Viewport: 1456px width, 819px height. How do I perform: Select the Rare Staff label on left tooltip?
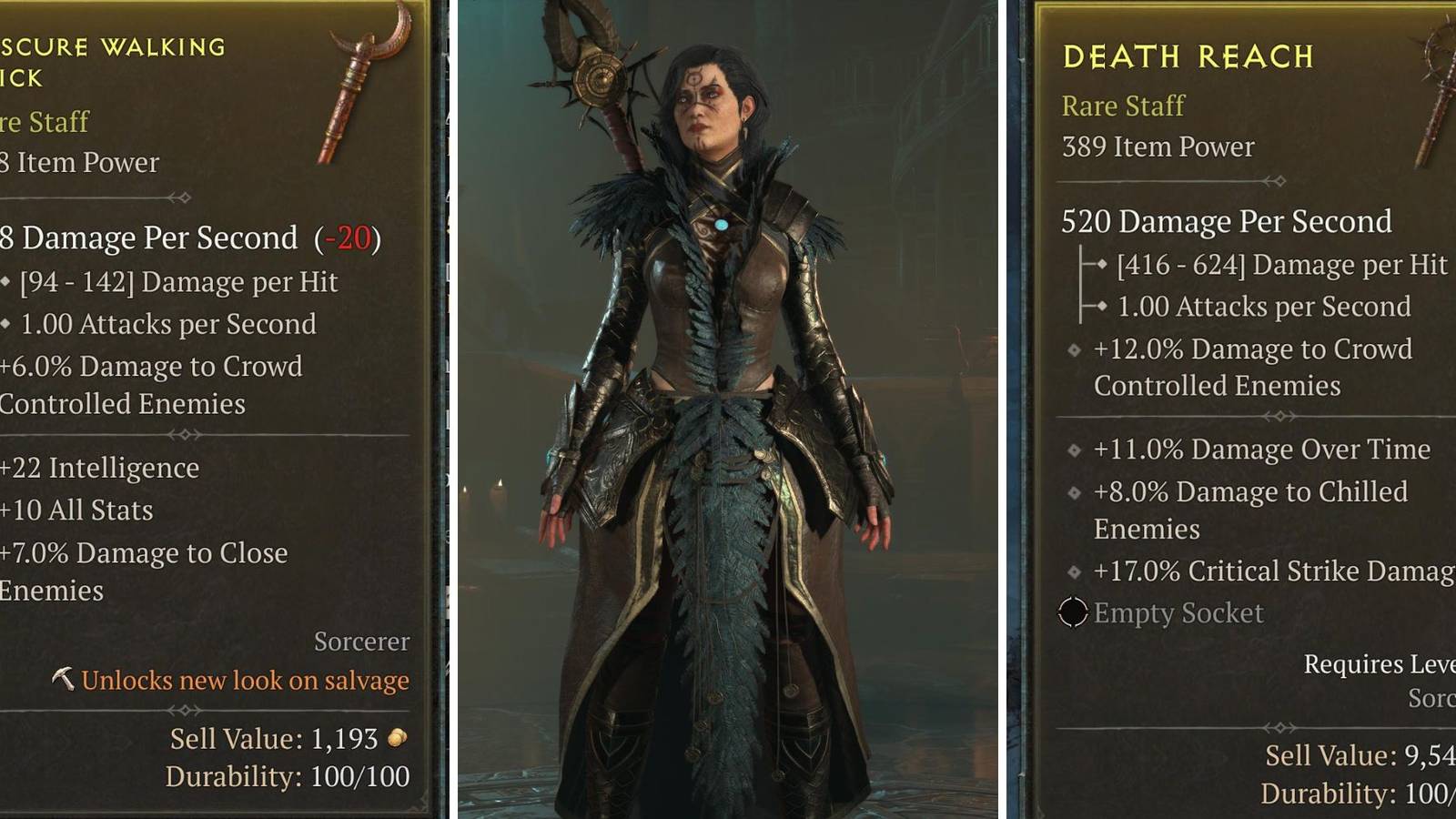coord(44,122)
